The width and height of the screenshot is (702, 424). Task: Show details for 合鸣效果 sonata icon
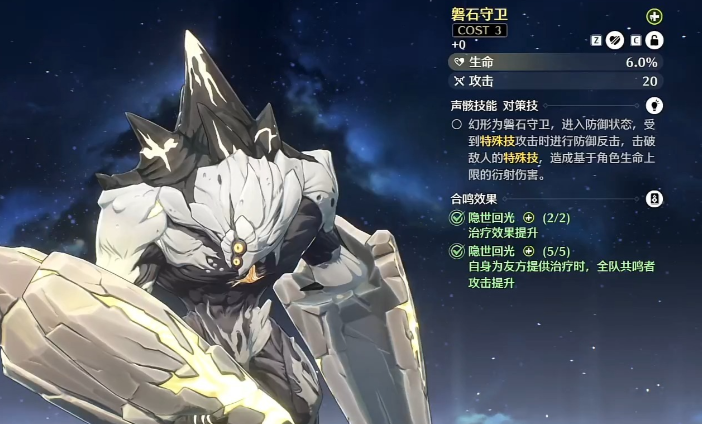point(655,198)
